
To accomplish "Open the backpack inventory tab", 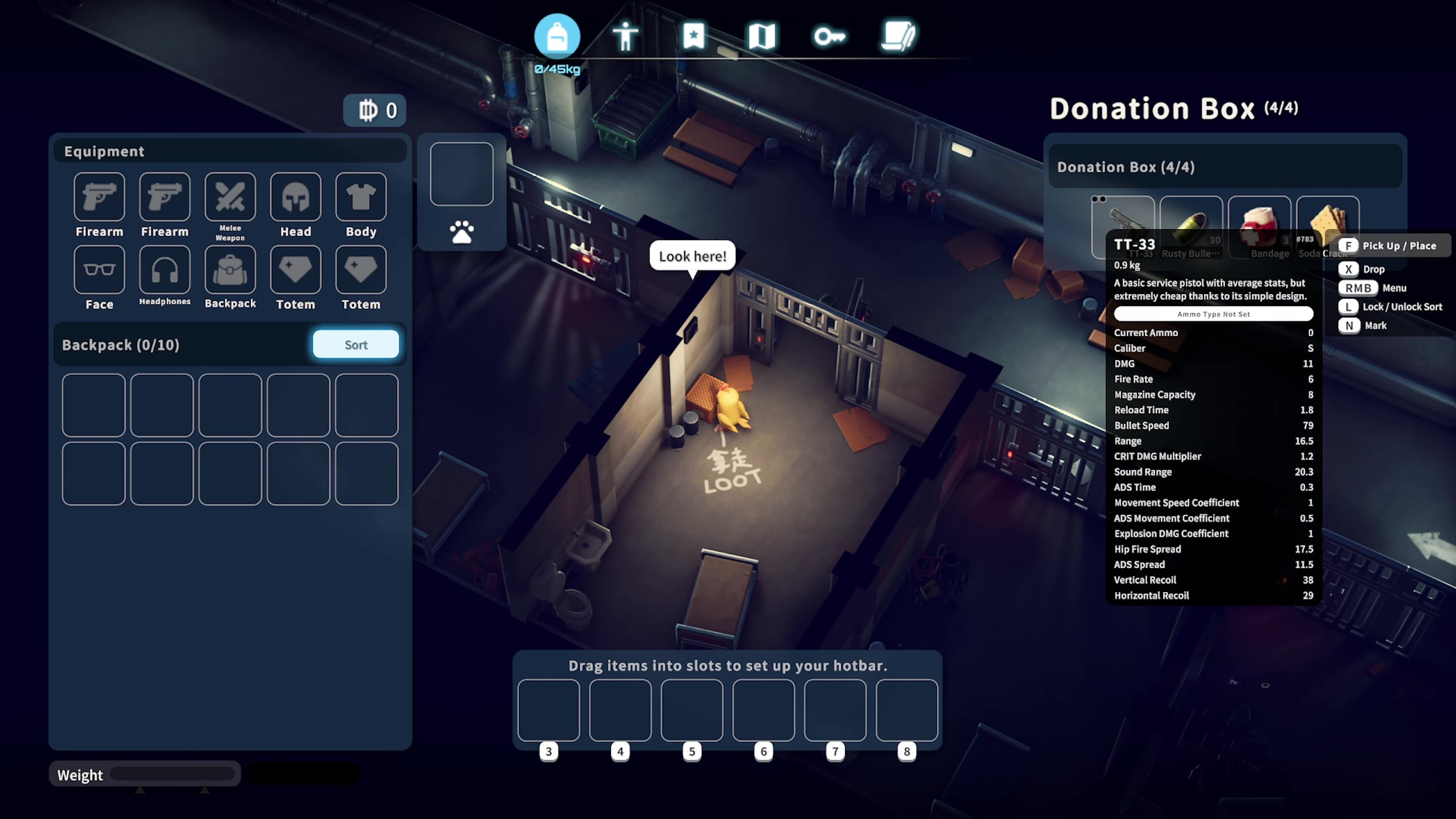I will pyautogui.click(x=557, y=36).
